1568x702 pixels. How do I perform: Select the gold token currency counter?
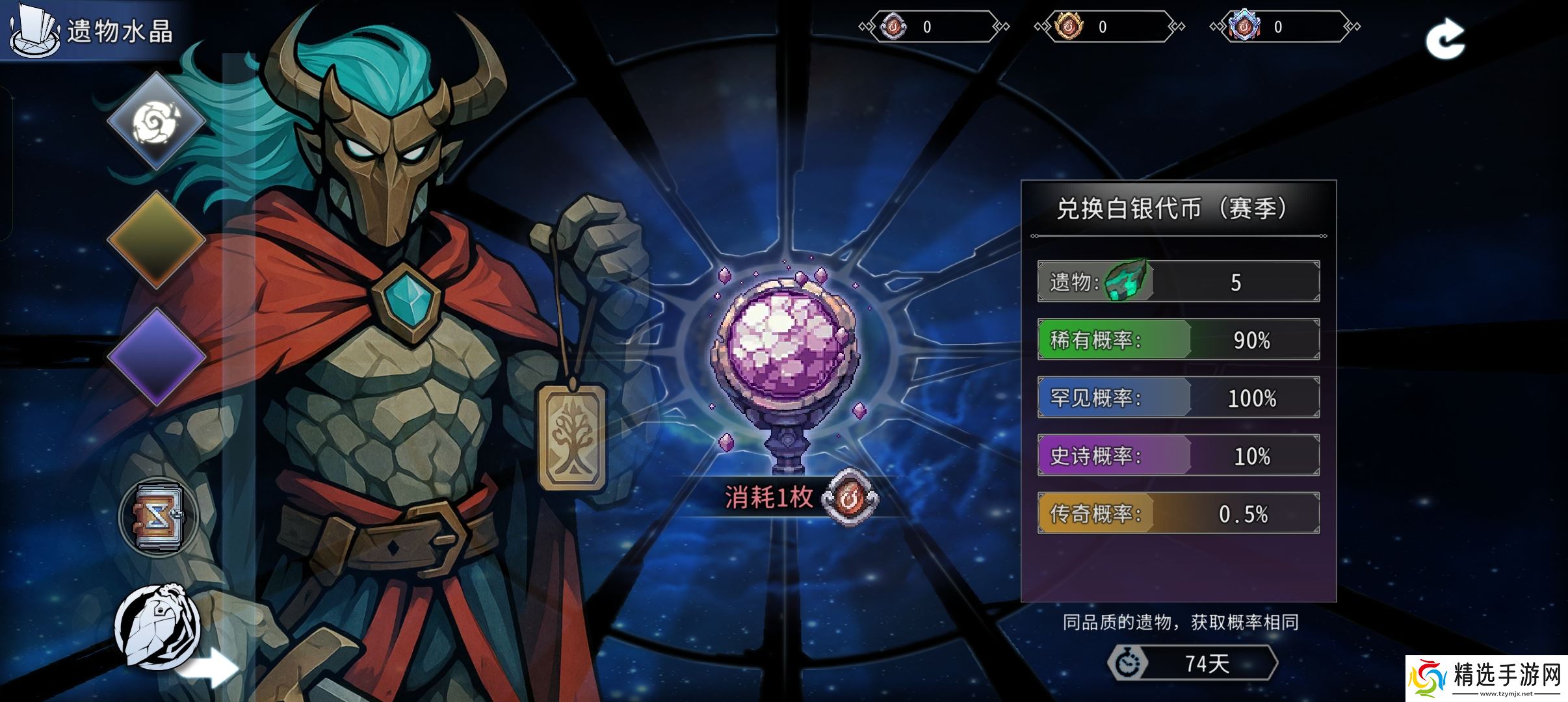[x=1105, y=27]
